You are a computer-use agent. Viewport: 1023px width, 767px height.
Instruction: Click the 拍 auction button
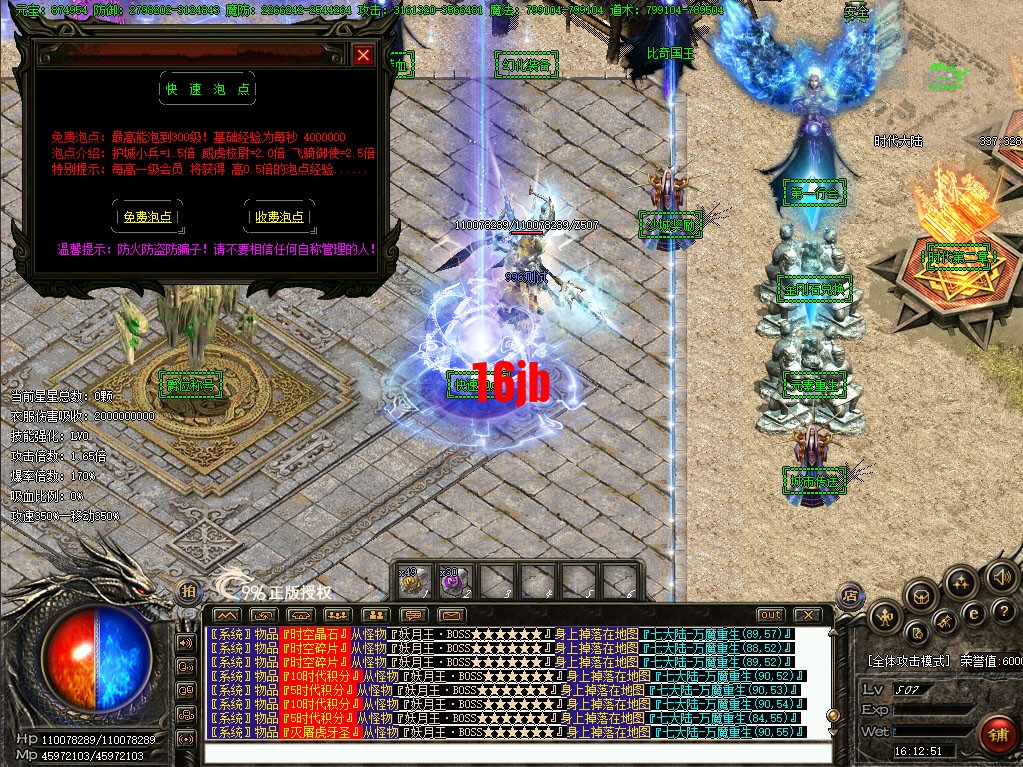tap(188, 593)
